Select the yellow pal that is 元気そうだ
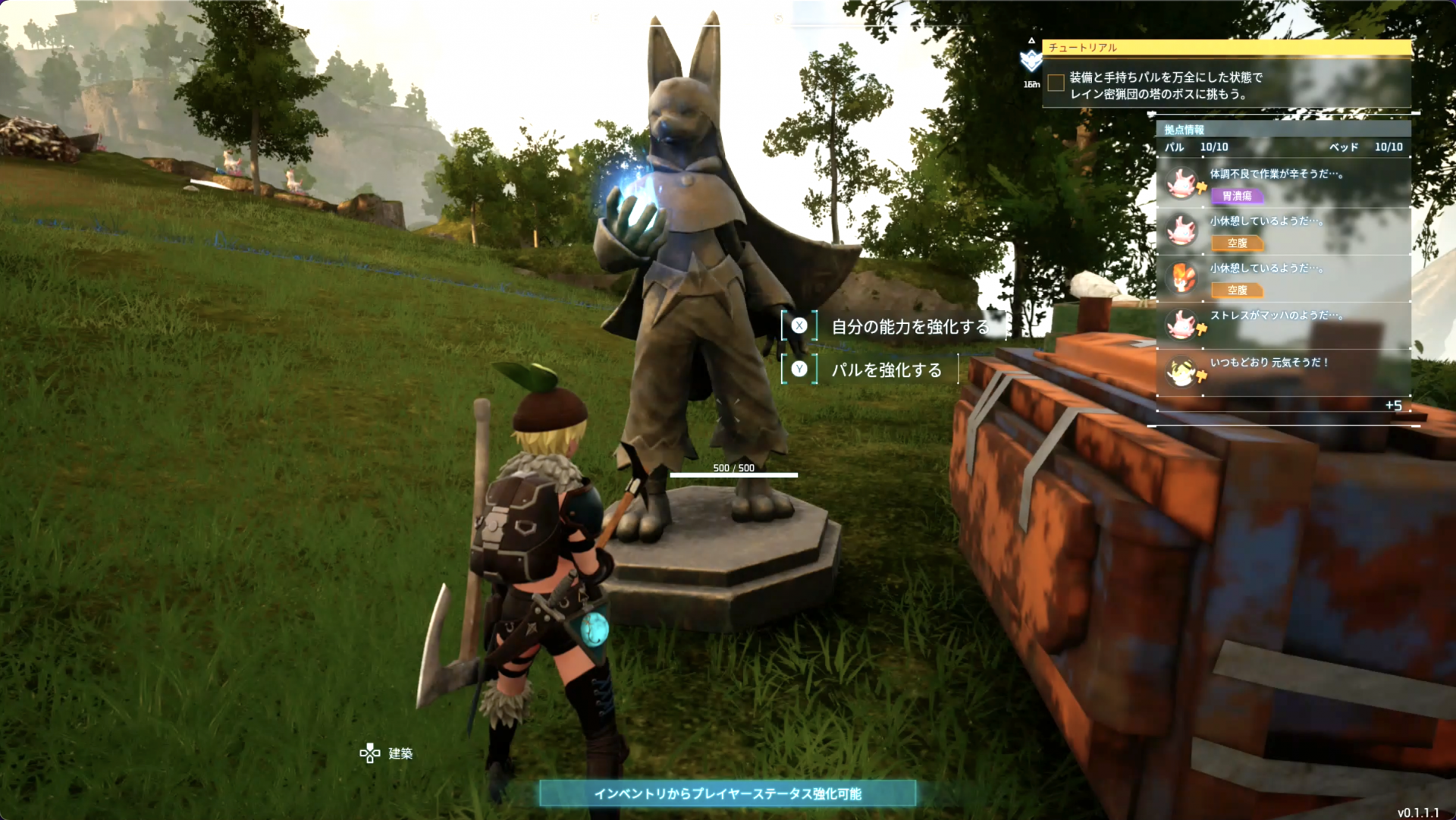The height and width of the screenshot is (820, 1456). 1283,372
